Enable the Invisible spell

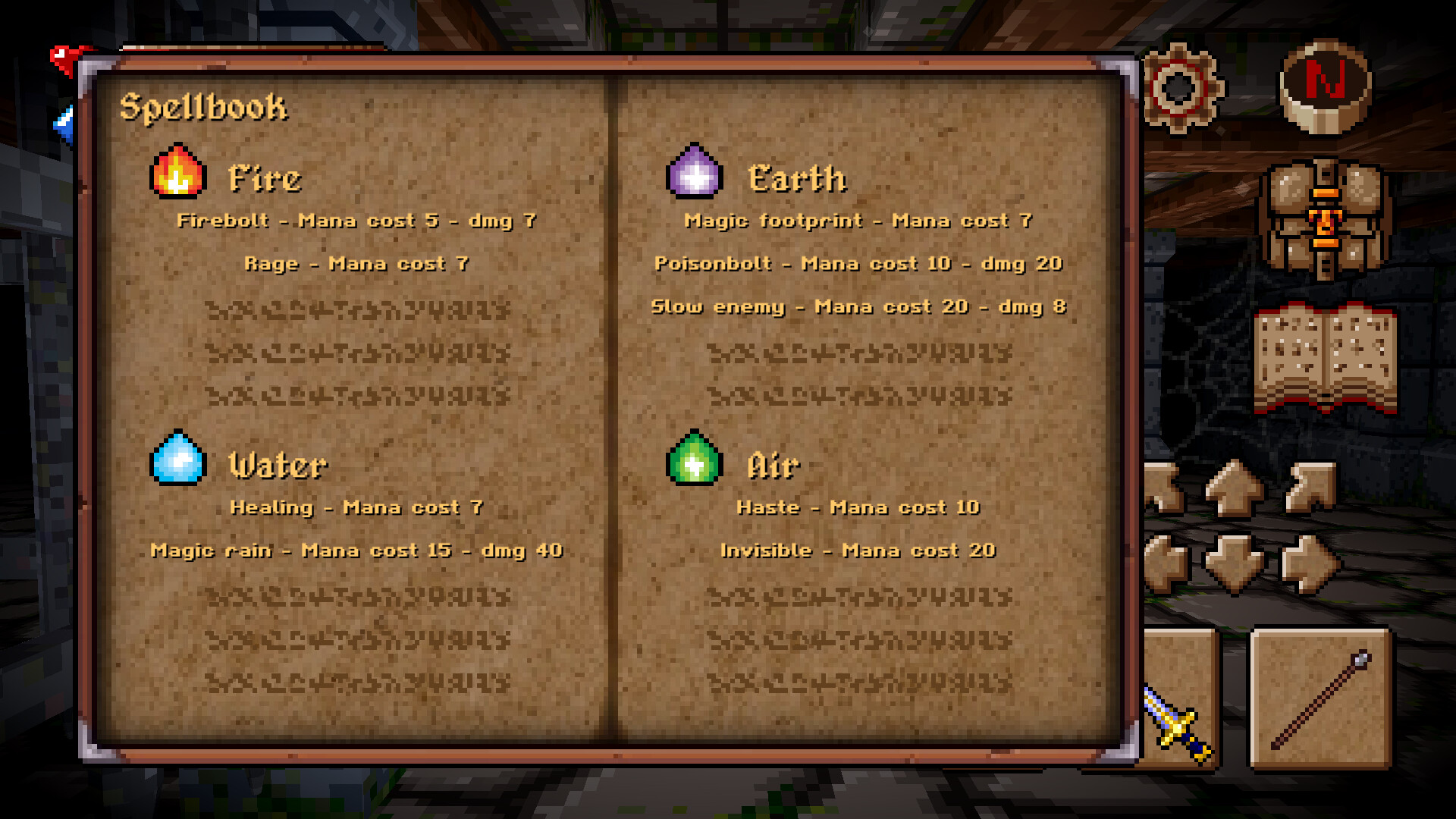(858, 551)
